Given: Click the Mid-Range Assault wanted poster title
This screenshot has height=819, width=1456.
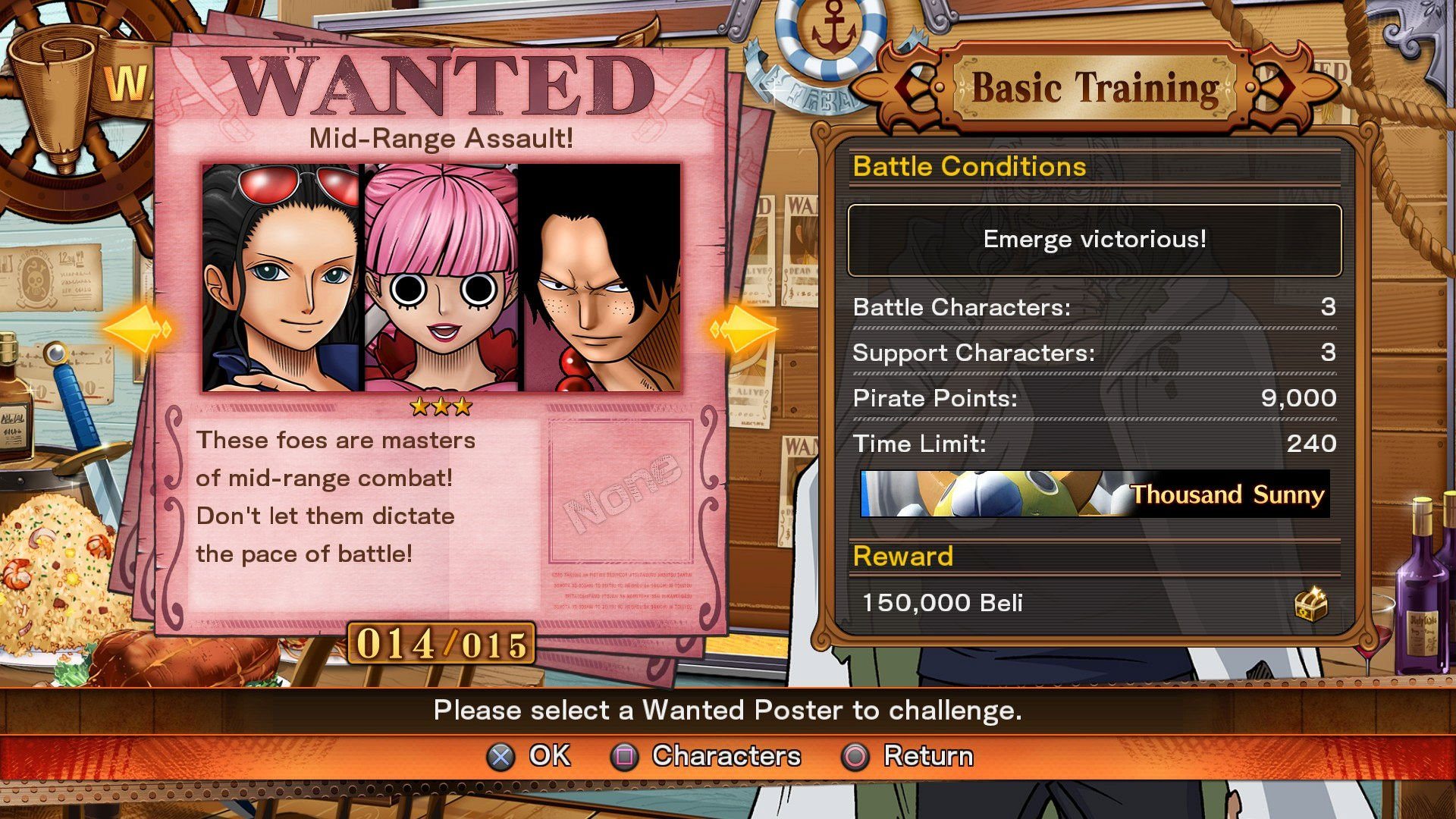Looking at the screenshot, I should coord(440,138).
